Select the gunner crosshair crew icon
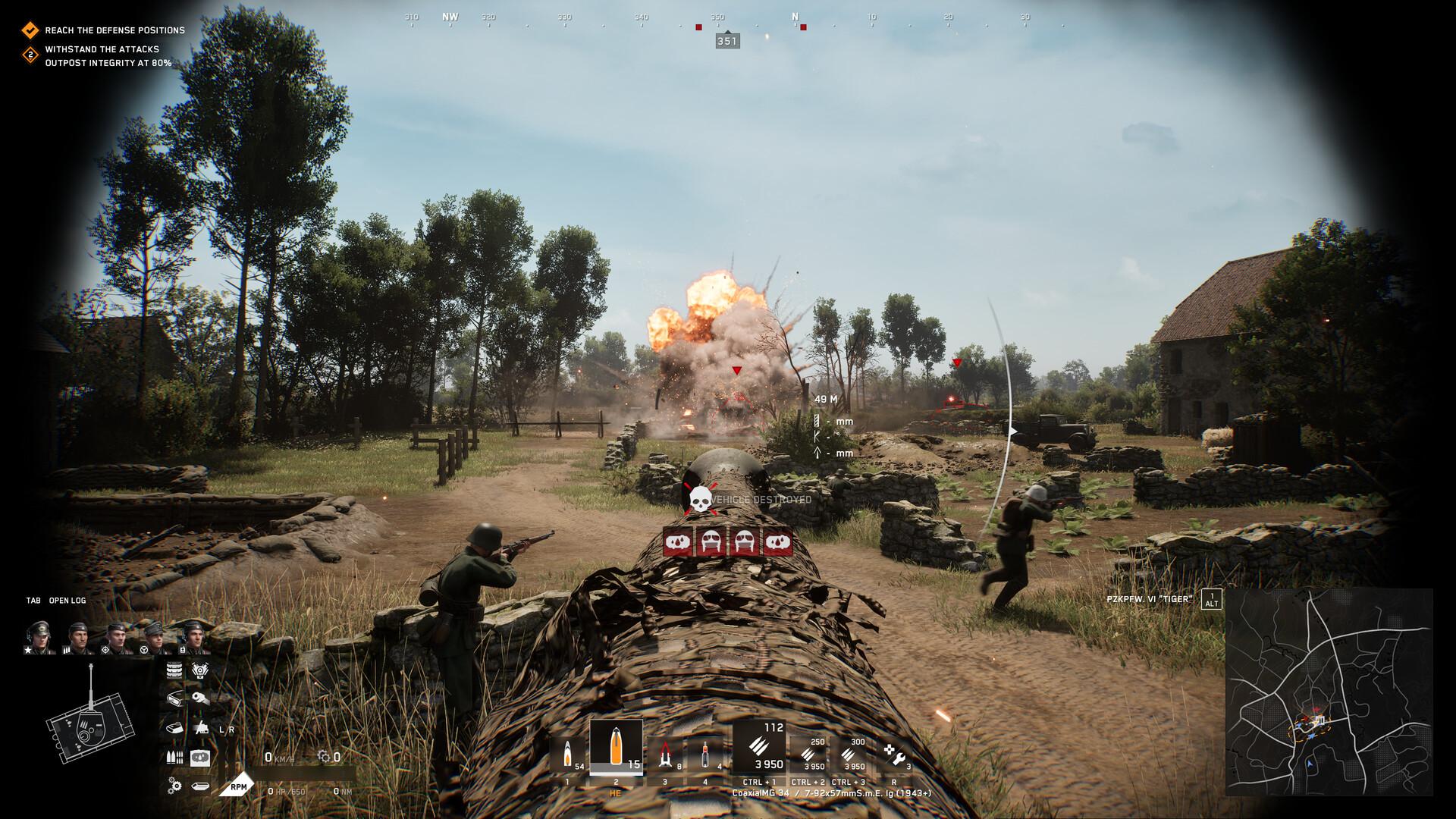This screenshot has height=819, width=1456. [x=105, y=650]
